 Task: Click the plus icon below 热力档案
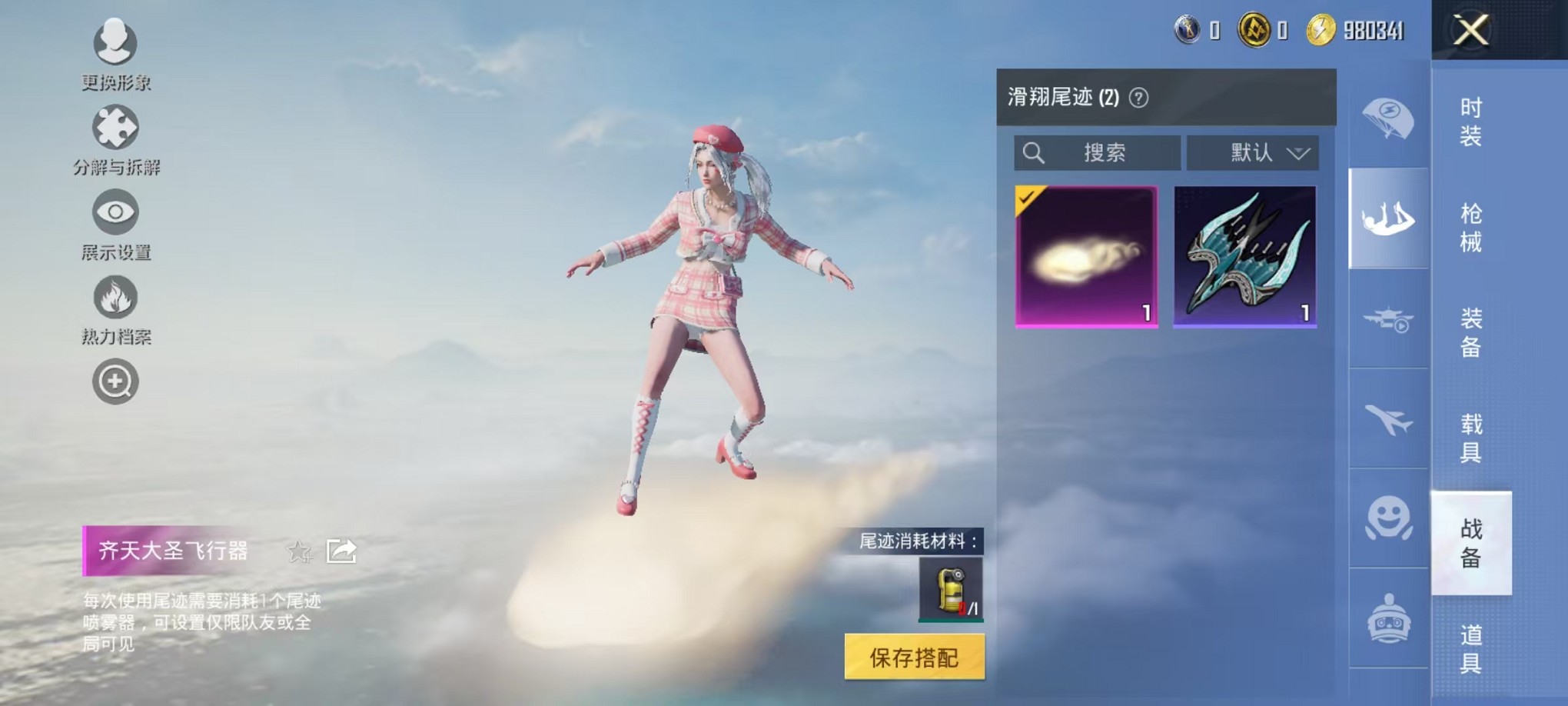pos(115,381)
